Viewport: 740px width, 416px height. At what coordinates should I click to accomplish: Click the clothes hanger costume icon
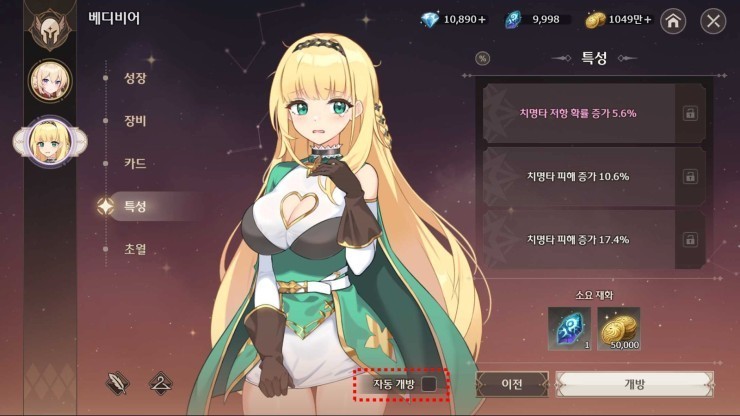pos(159,382)
